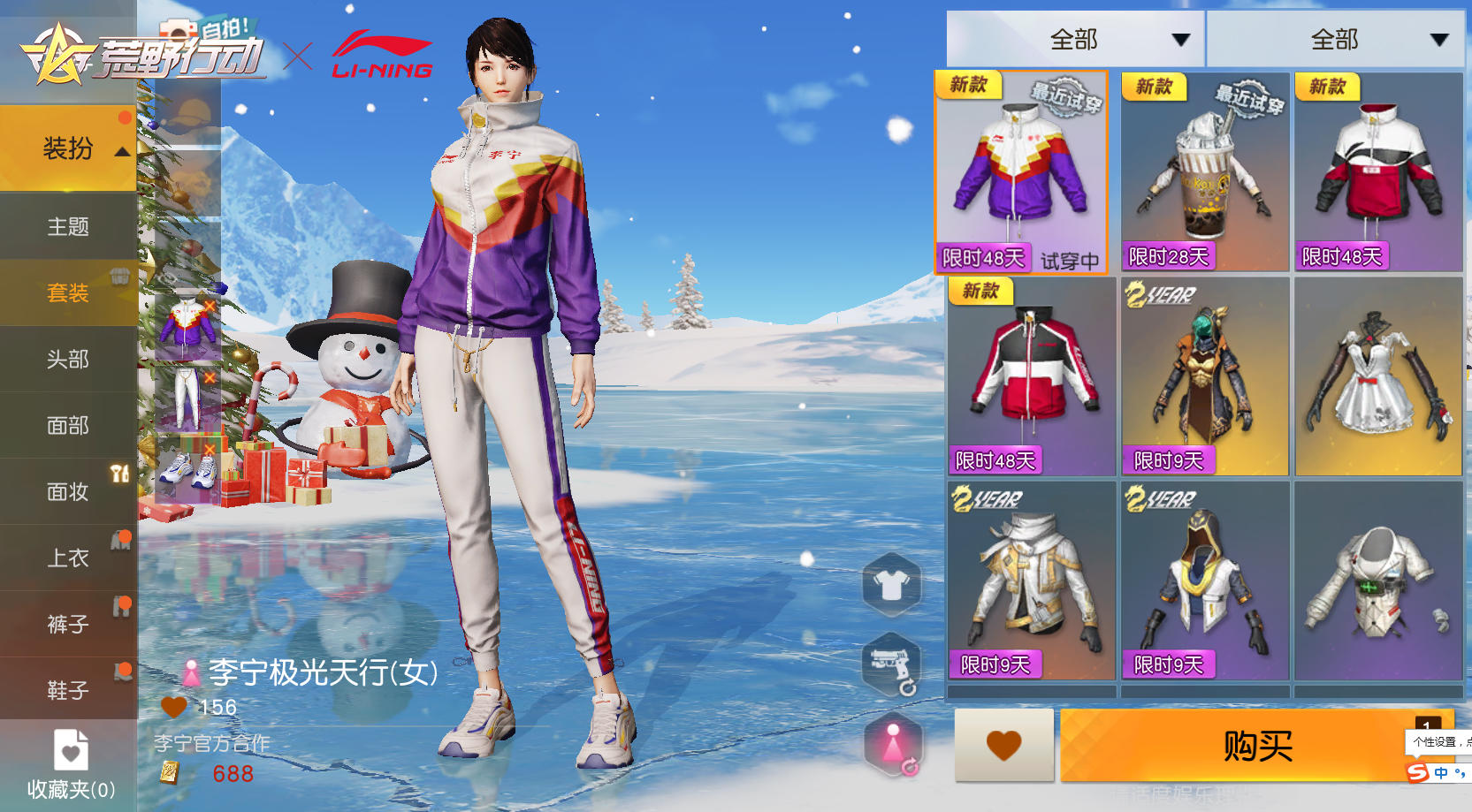1472x812 pixels.
Task: Switch to the 上衣 category tab
Action: pyautogui.click(x=67, y=558)
